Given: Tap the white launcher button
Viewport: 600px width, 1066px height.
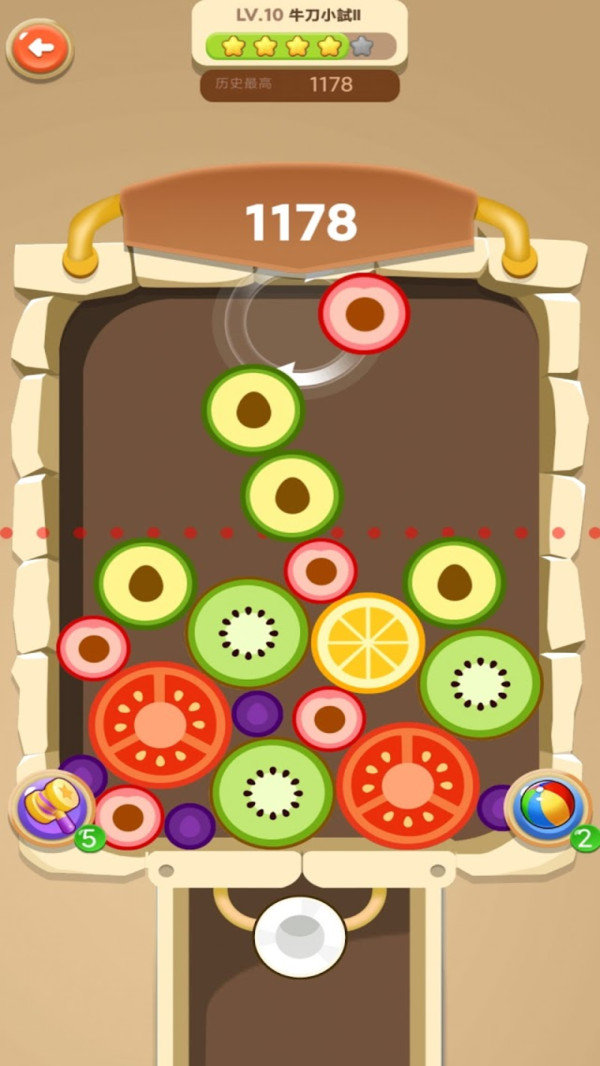Looking at the screenshot, I should pos(299,937).
